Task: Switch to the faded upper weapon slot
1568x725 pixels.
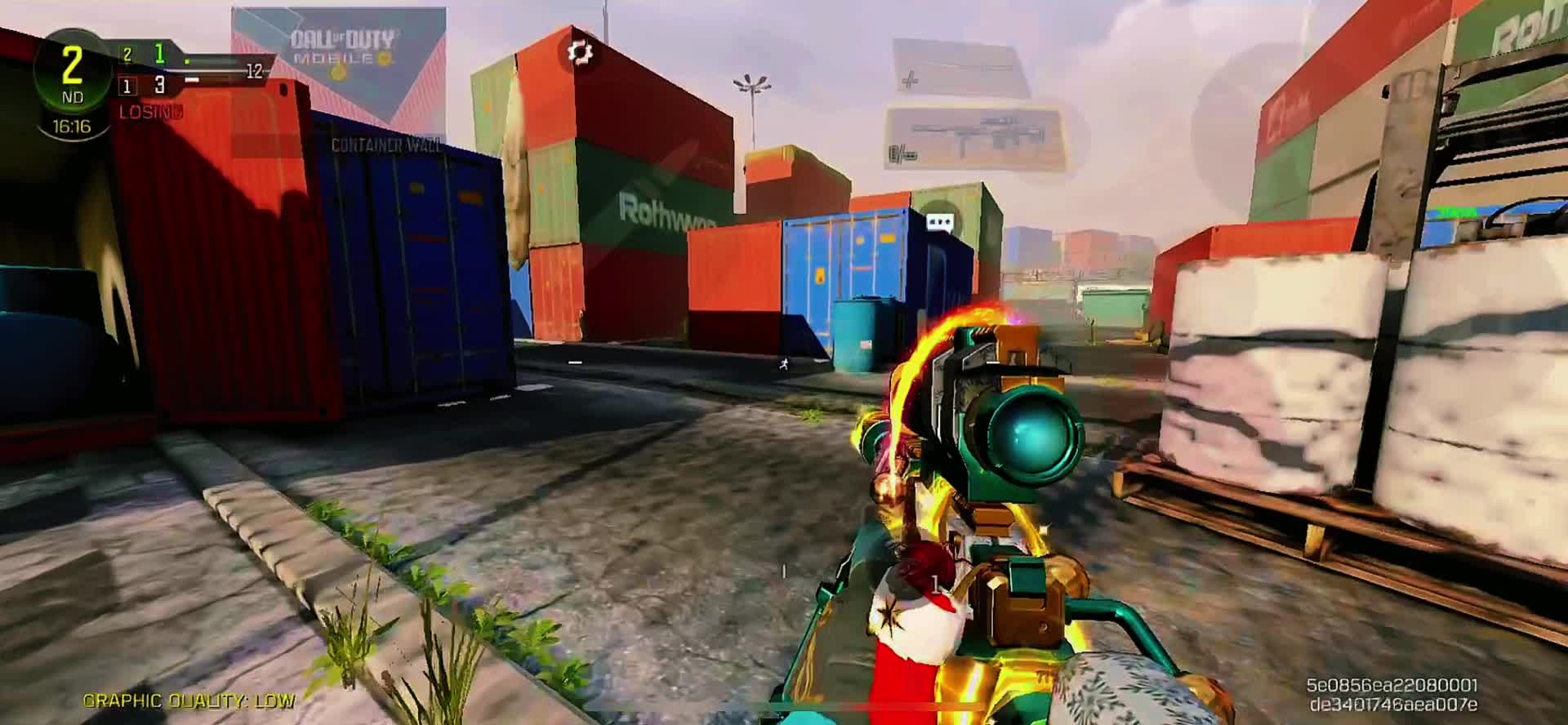Action: pos(960,67)
